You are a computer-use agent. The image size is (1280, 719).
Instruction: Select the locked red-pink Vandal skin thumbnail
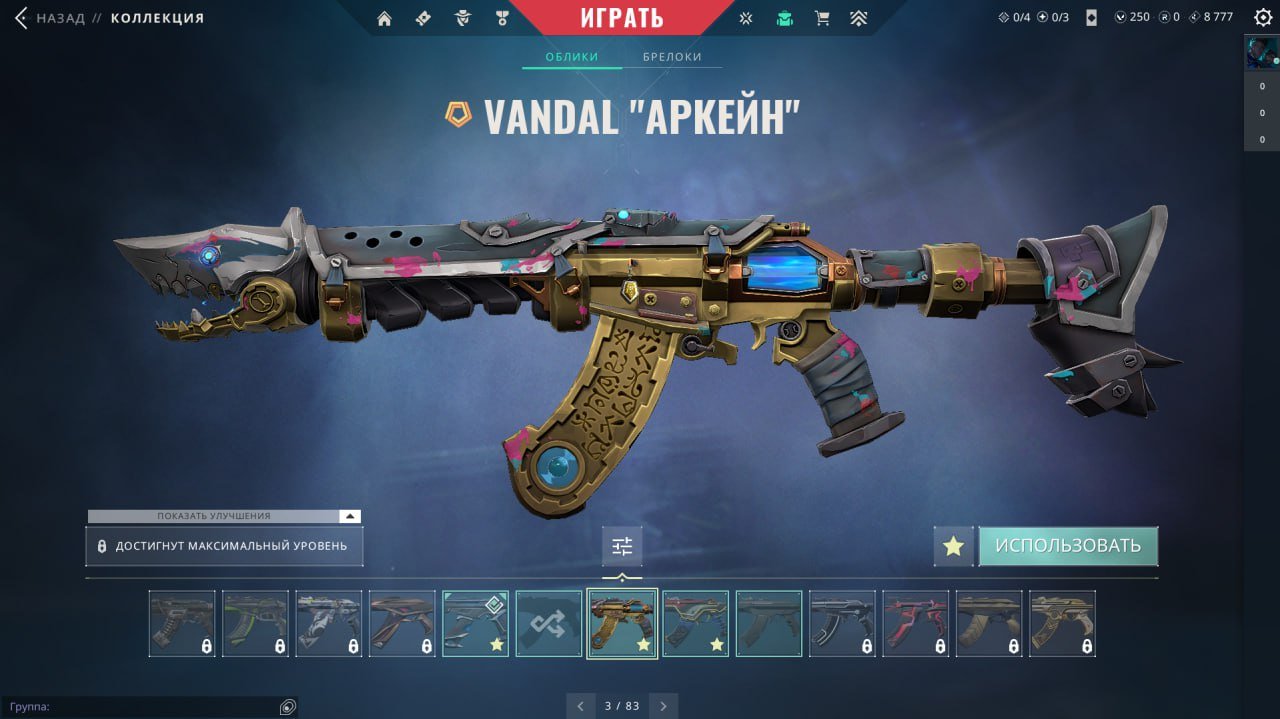point(915,624)
